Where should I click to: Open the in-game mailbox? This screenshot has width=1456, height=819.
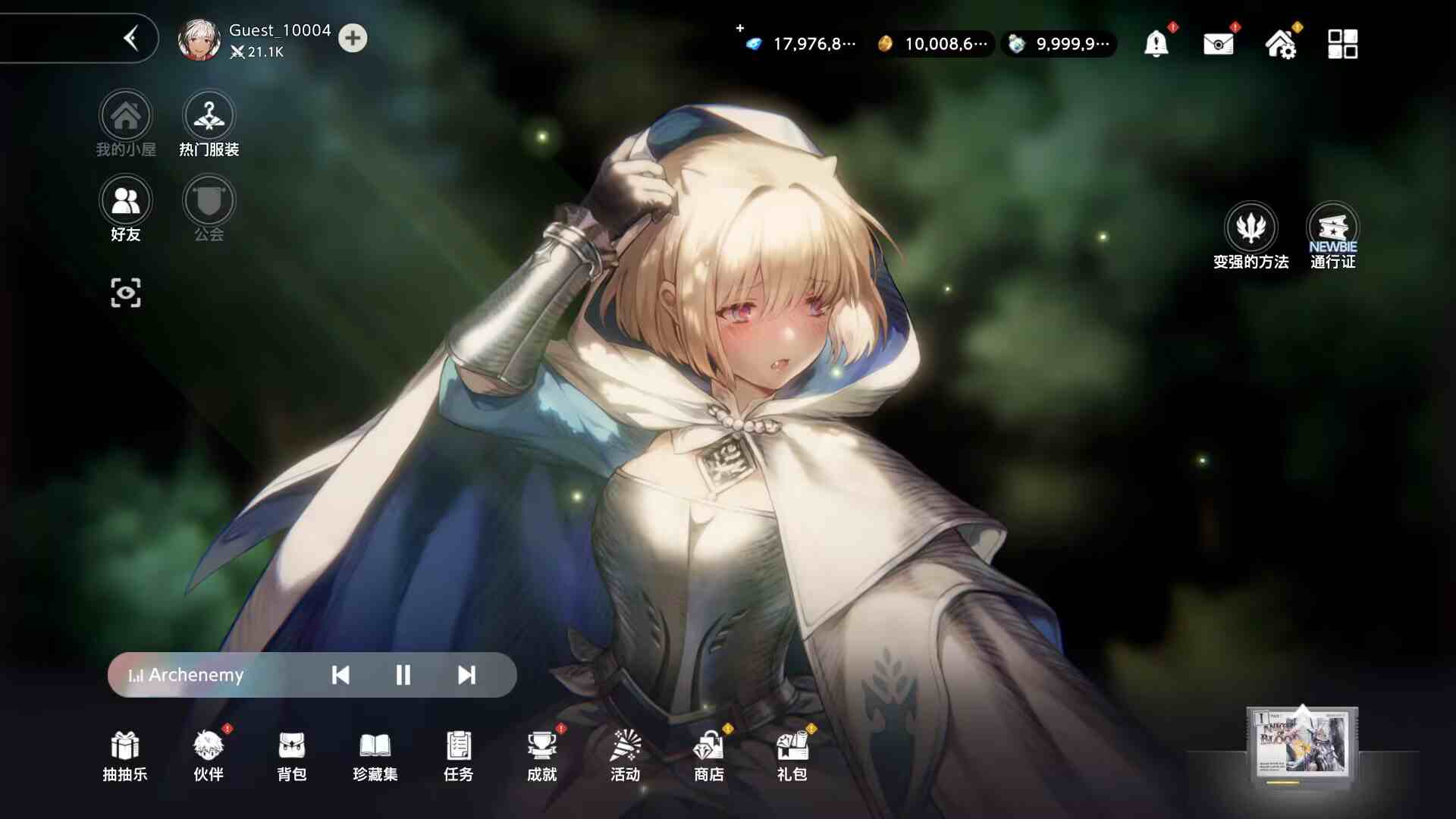pyautogui.click(x=1217, y=44)
